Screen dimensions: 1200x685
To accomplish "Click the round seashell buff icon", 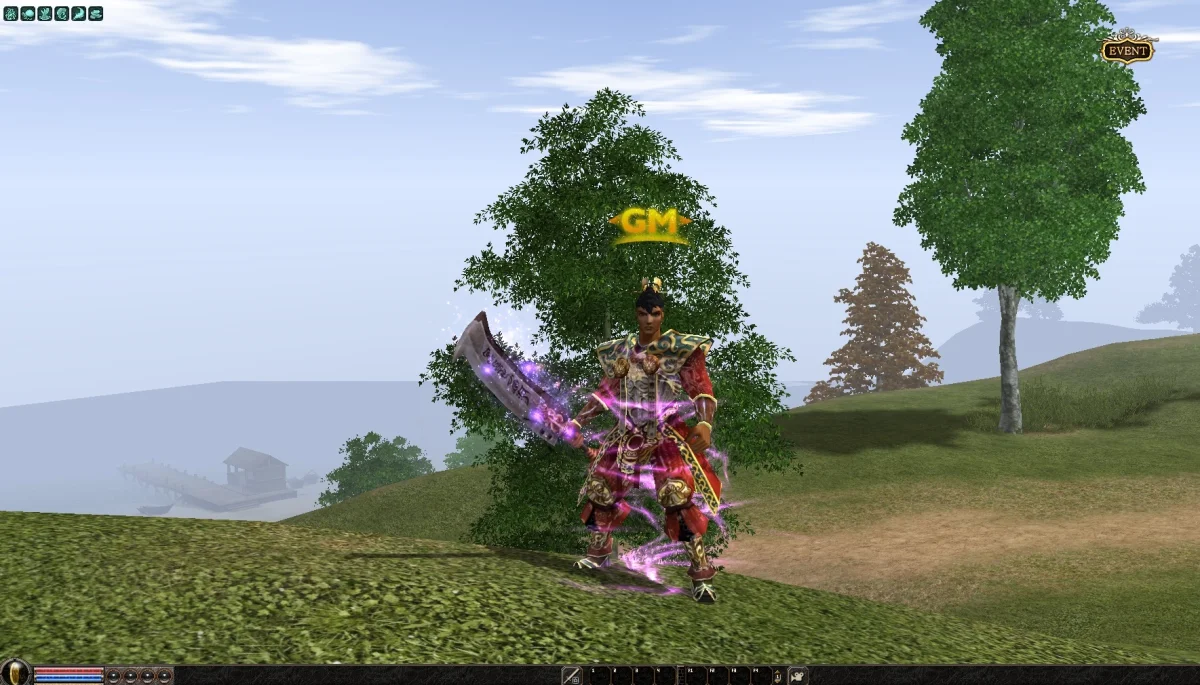I will pos(61,14).
